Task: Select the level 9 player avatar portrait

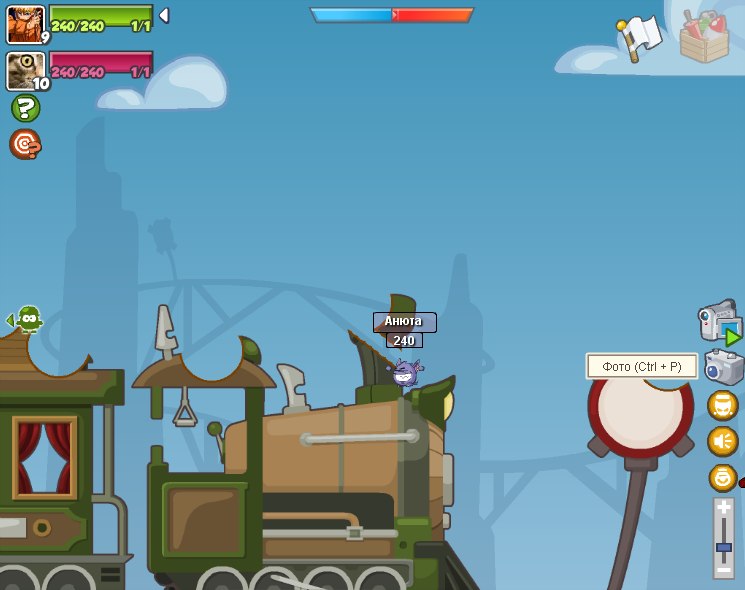Action: 25,24
